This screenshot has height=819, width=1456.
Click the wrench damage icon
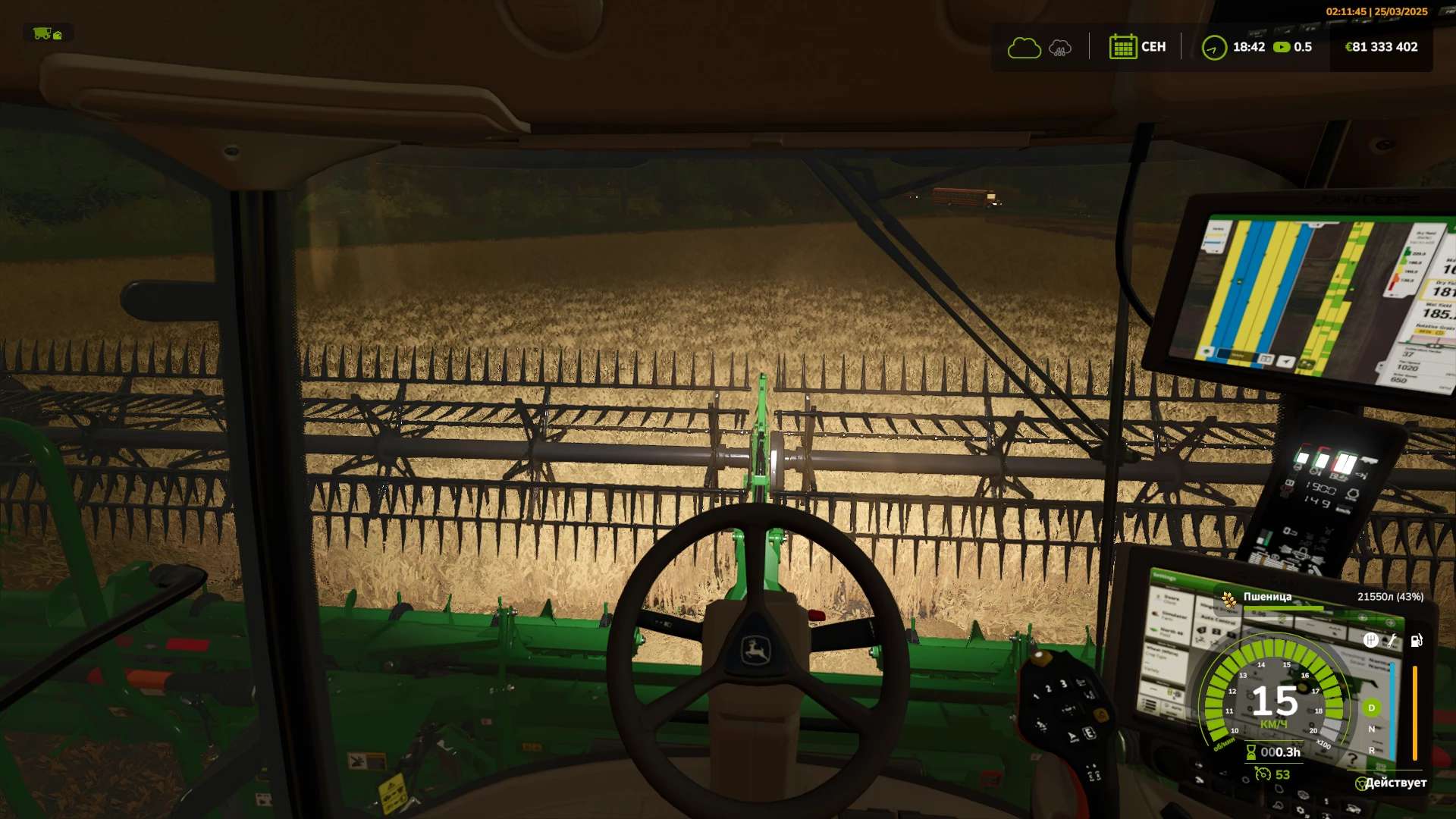coord(1392,641)
